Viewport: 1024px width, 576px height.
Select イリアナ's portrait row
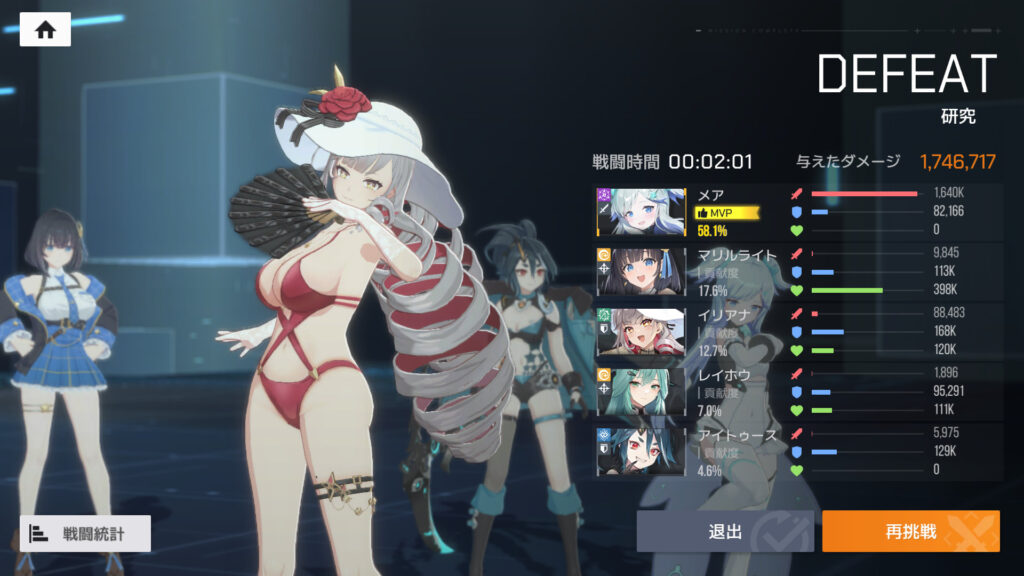coord(642,331)
